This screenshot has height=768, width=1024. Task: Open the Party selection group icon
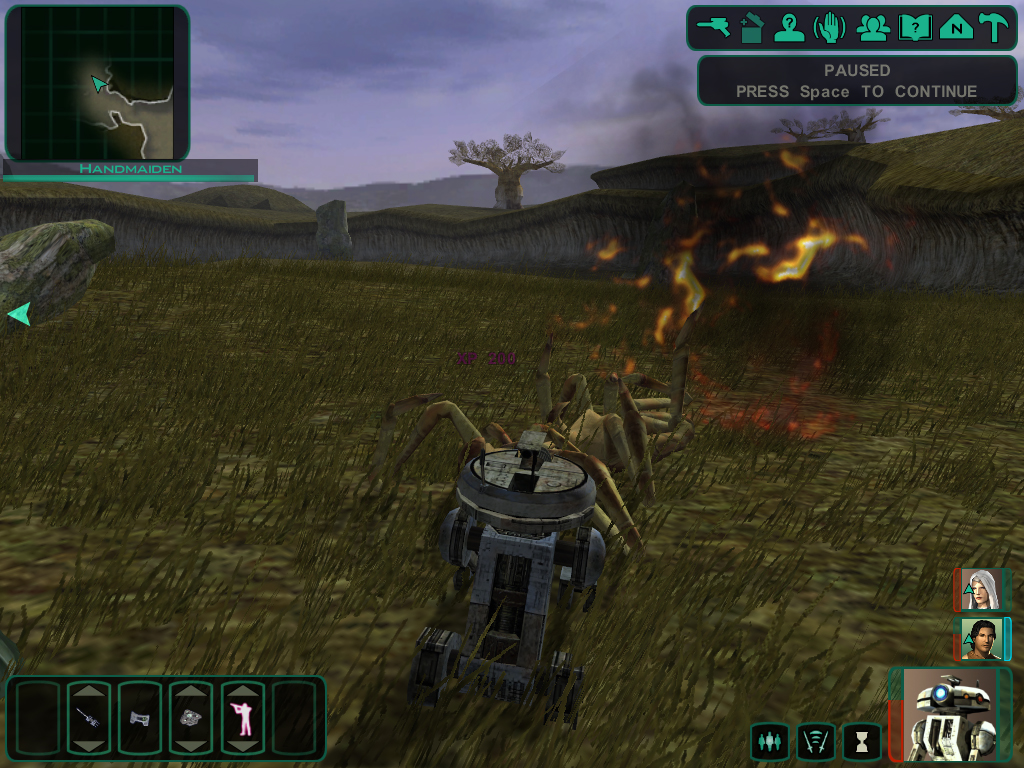click(873, 28)
